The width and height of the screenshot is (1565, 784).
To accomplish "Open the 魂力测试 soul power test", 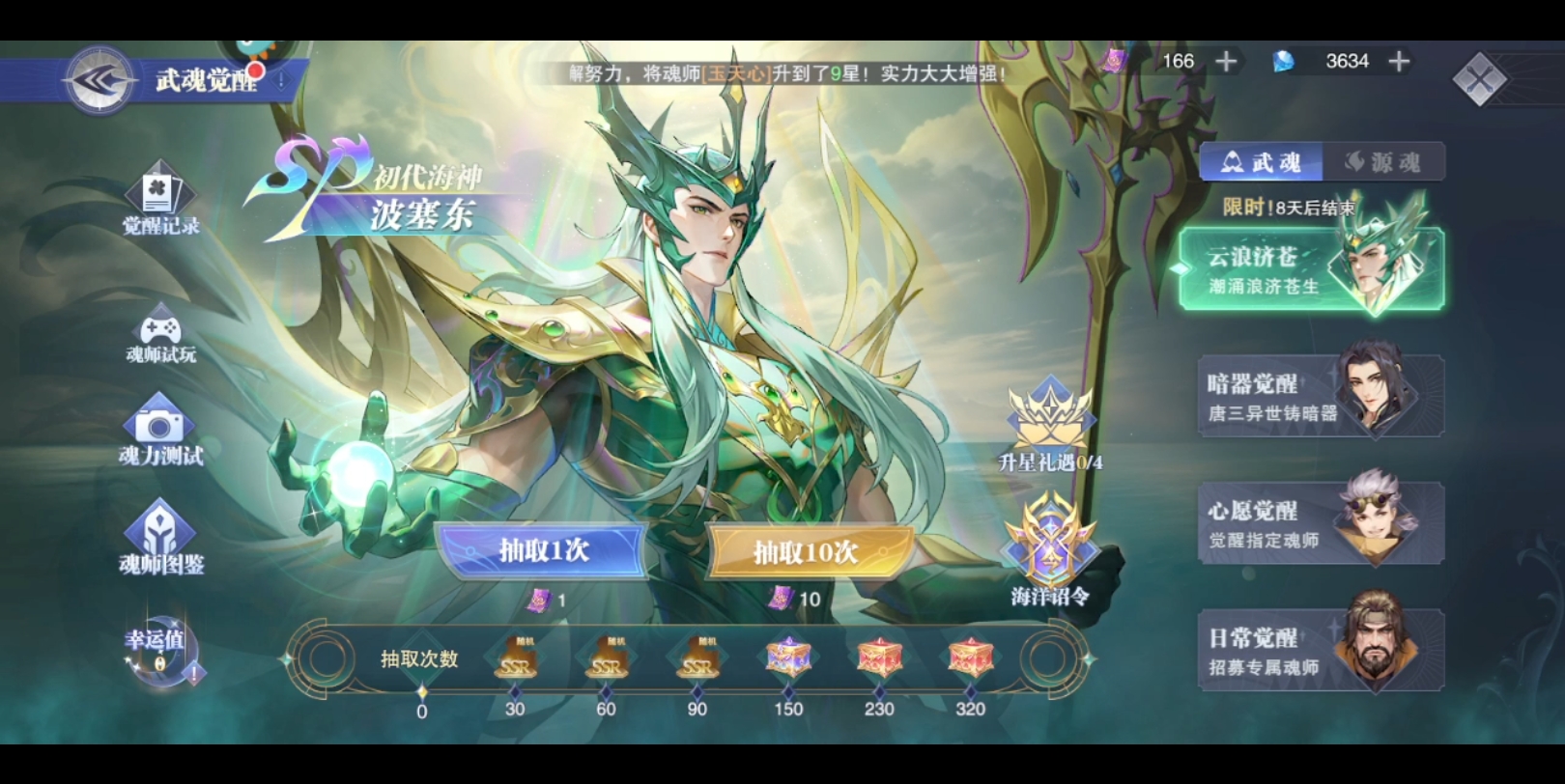I will pos(162,433).
